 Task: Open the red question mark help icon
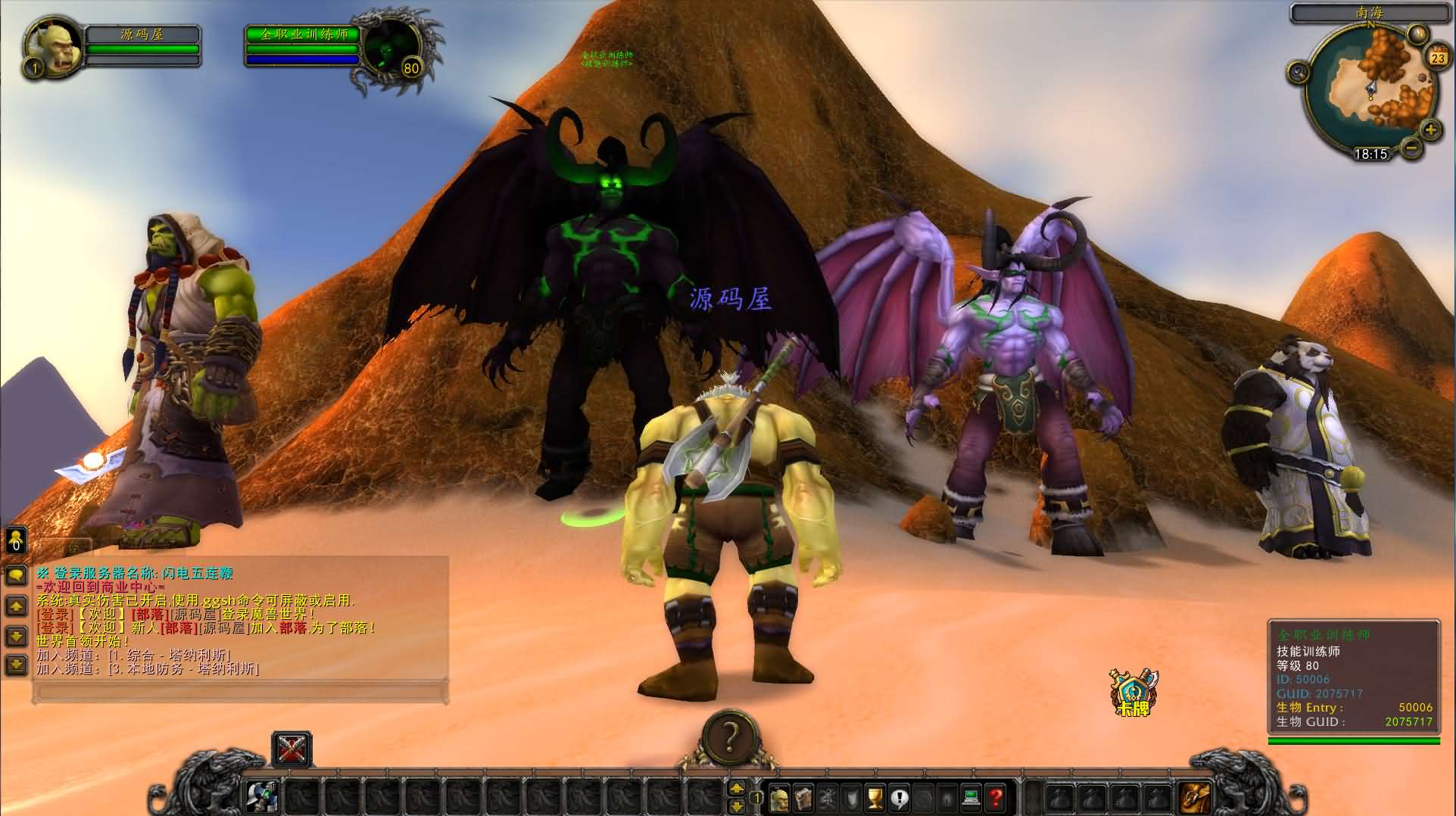point(996,795)
